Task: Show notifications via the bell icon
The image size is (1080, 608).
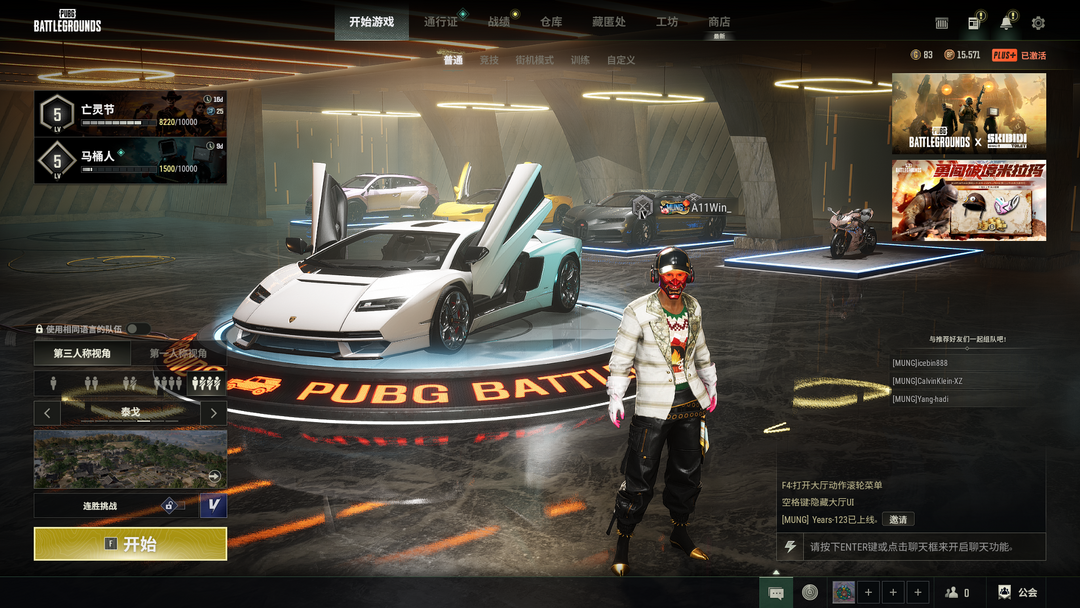Action: [x=1006, y=23]
